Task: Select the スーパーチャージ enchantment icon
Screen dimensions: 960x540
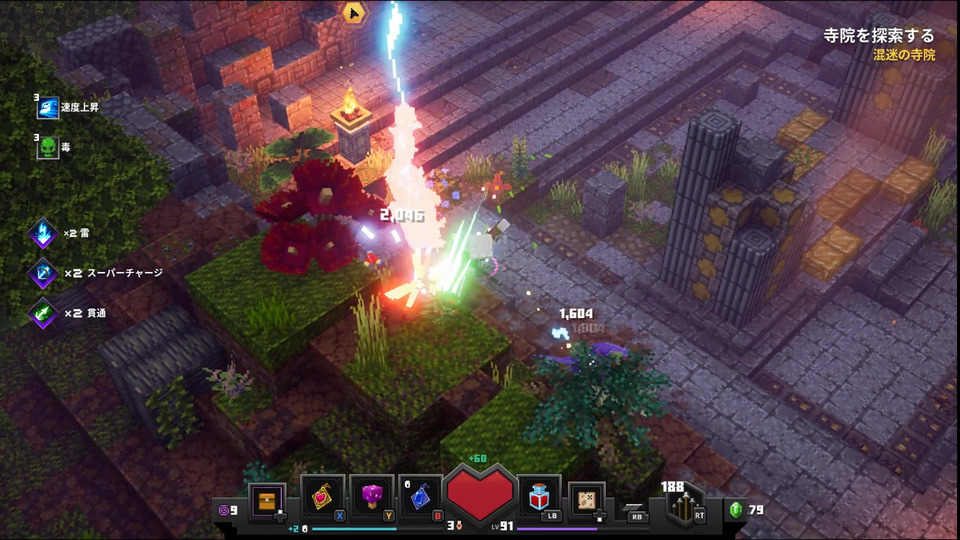Action: [45, 273]
